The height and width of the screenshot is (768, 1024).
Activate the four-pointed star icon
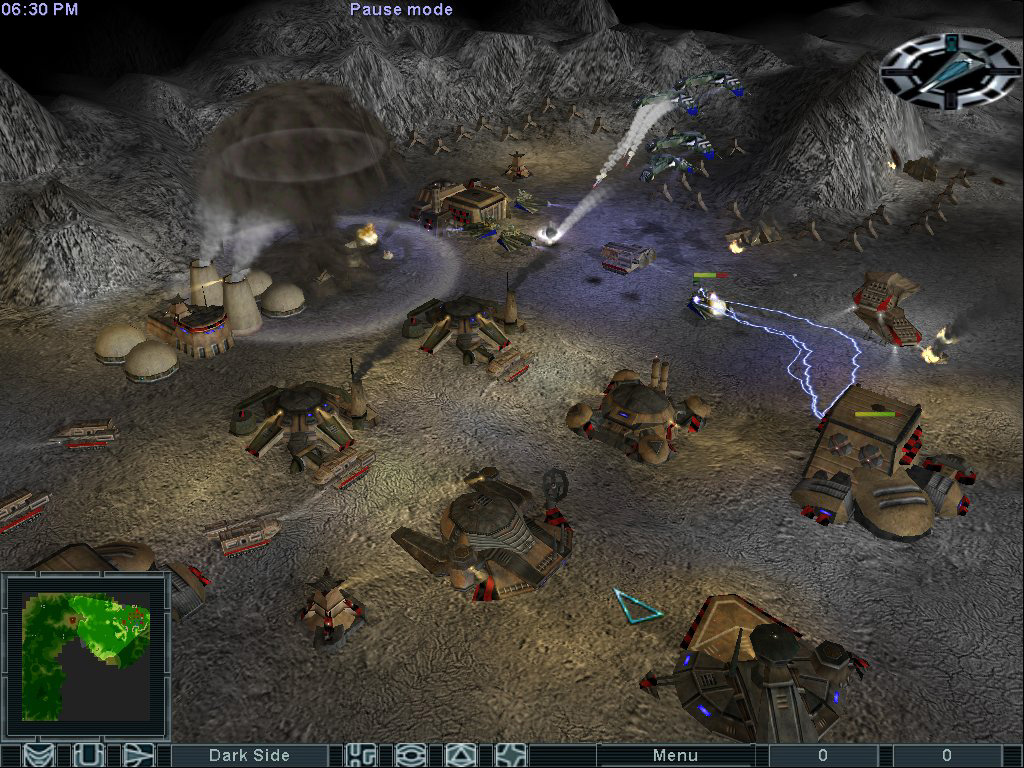pos(511,756)
